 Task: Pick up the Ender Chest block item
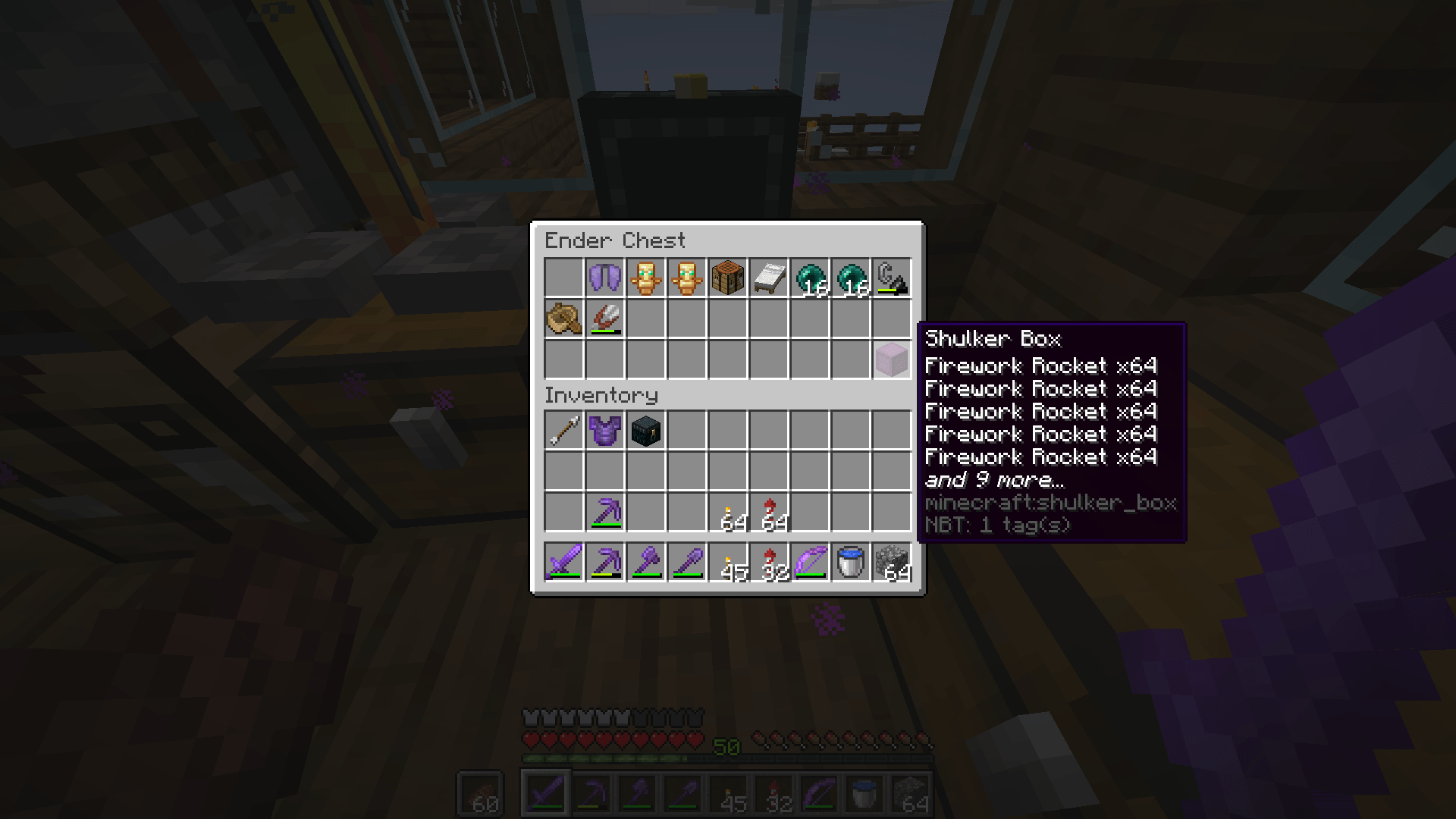point(645,430)
